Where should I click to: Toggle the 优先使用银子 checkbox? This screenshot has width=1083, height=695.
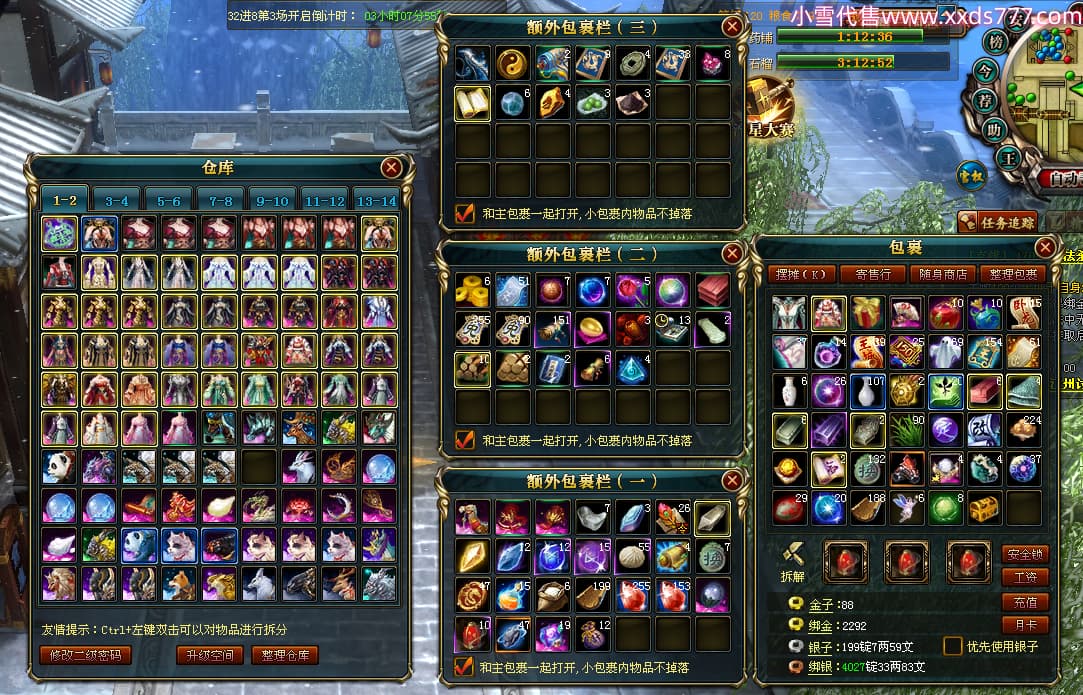[x=953, y=646]
